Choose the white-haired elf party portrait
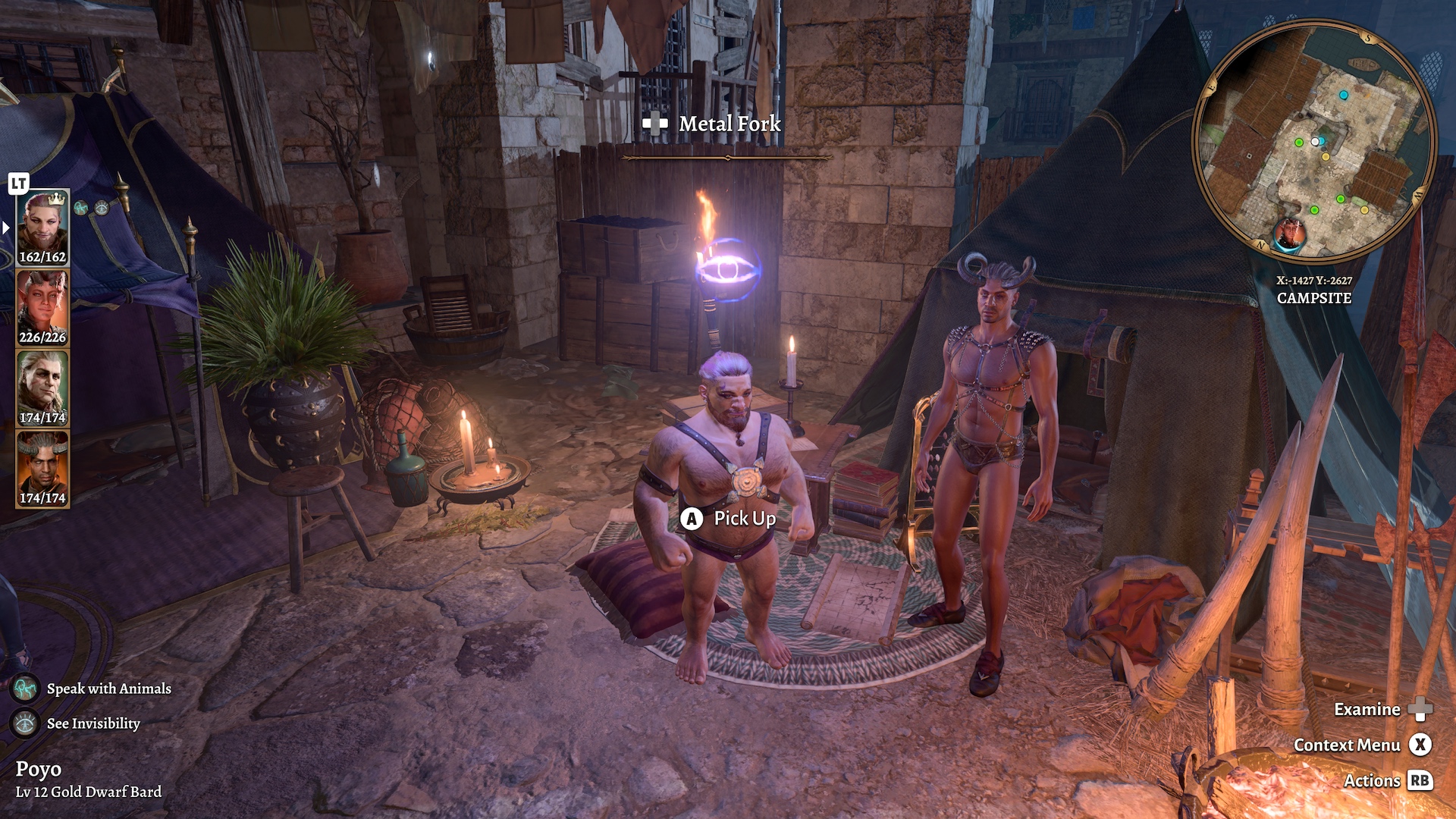The image size is (1456, 819). pos(42,388)
